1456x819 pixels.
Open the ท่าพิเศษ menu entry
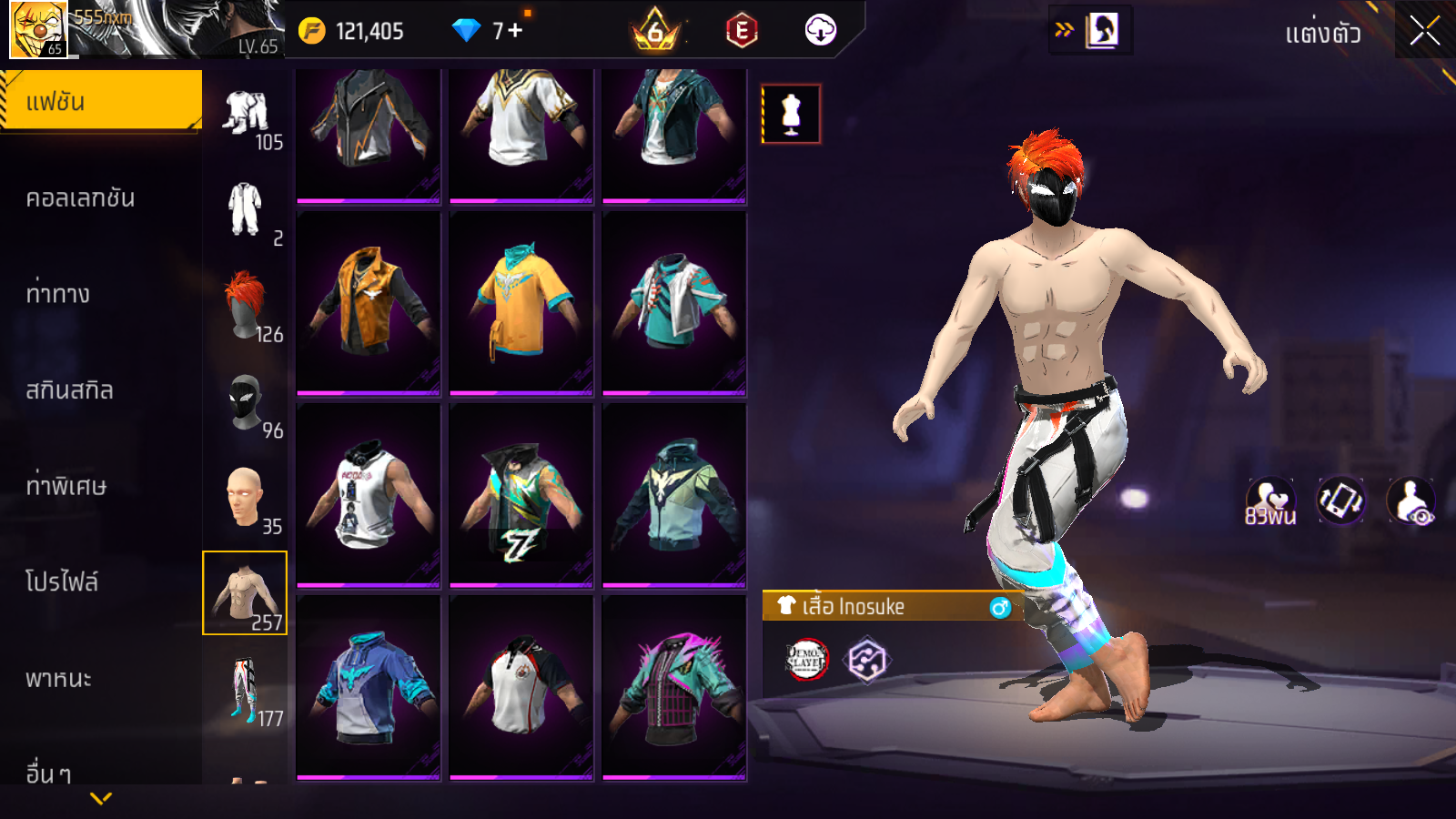click(66, 486)
